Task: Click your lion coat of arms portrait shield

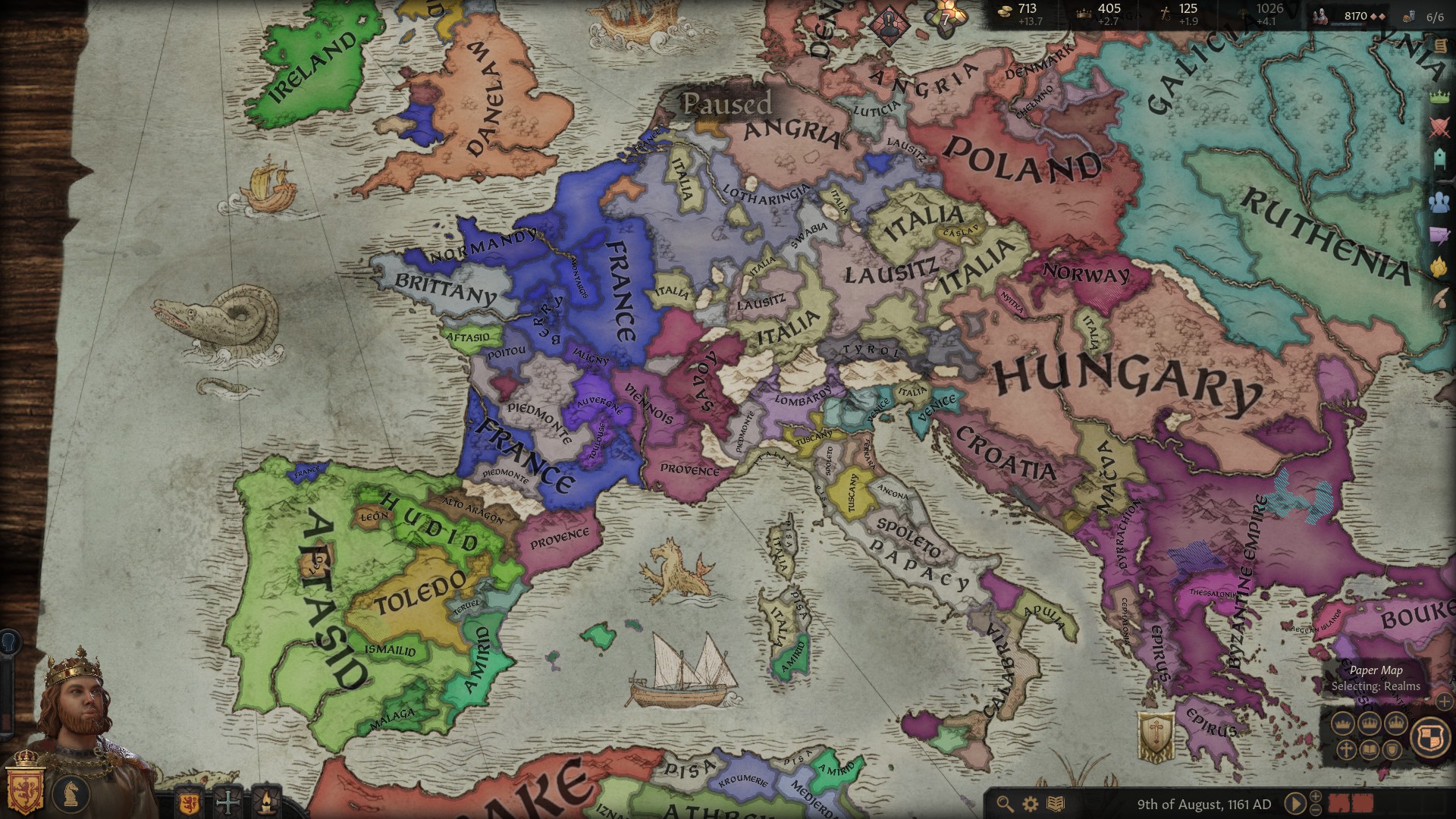Action: (25, 790)
